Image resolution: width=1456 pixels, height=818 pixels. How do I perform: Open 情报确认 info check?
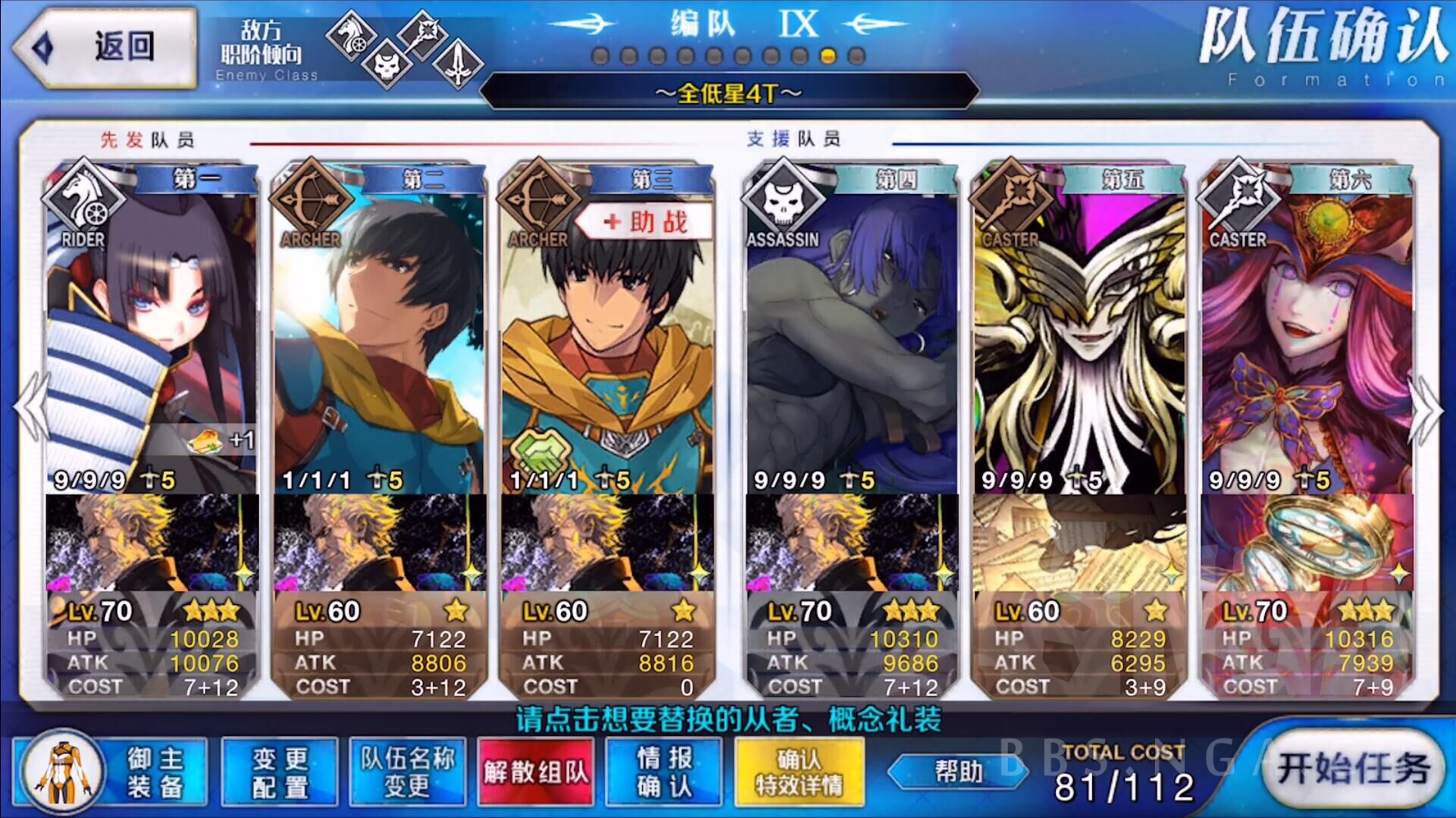click(x=664, y=772)
